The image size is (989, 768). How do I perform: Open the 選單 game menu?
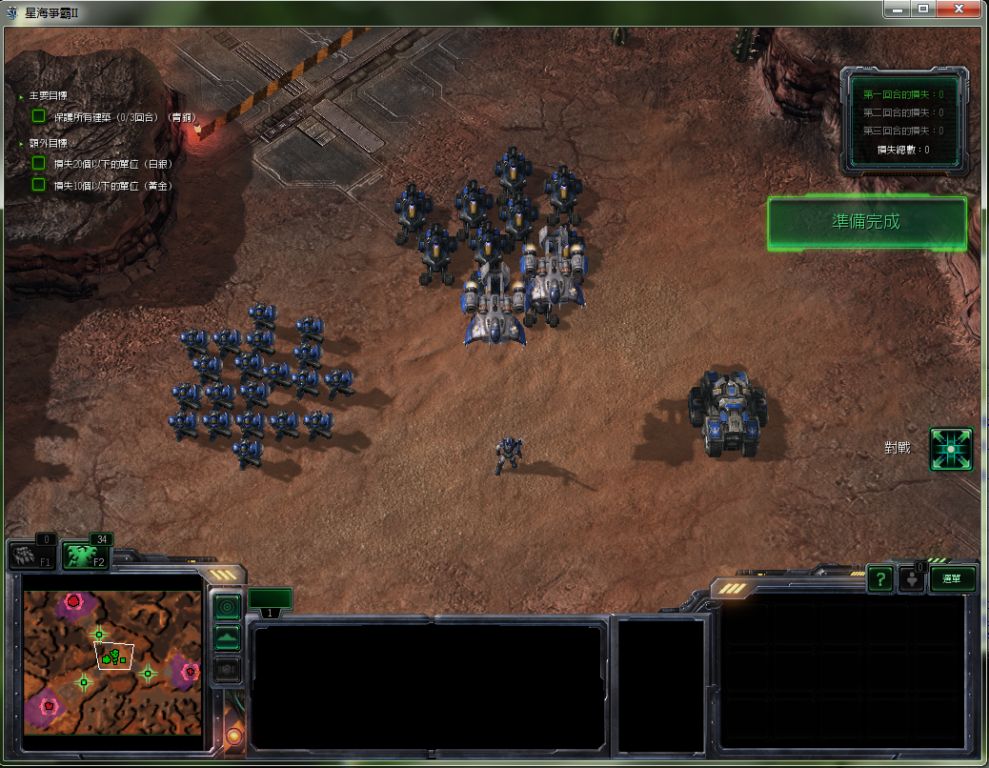[x=952, y=578]
